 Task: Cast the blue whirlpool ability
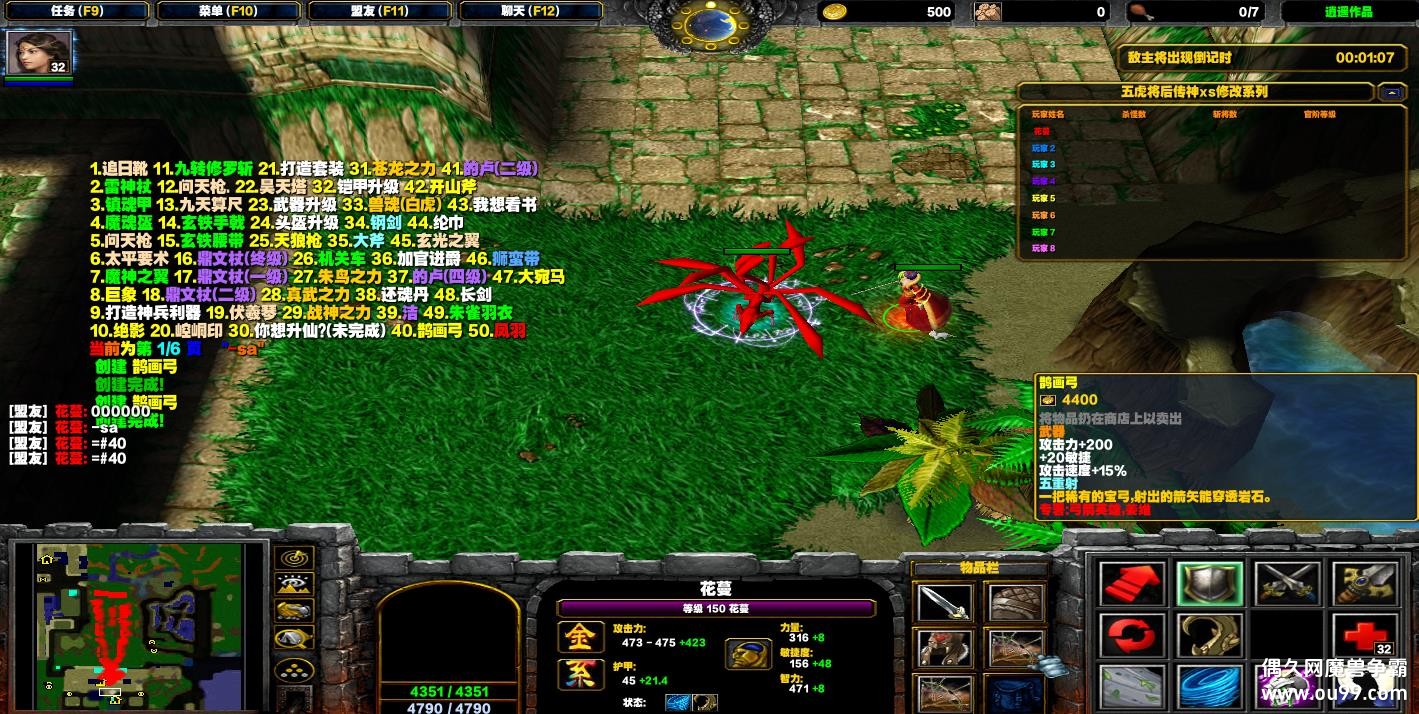1209,688
